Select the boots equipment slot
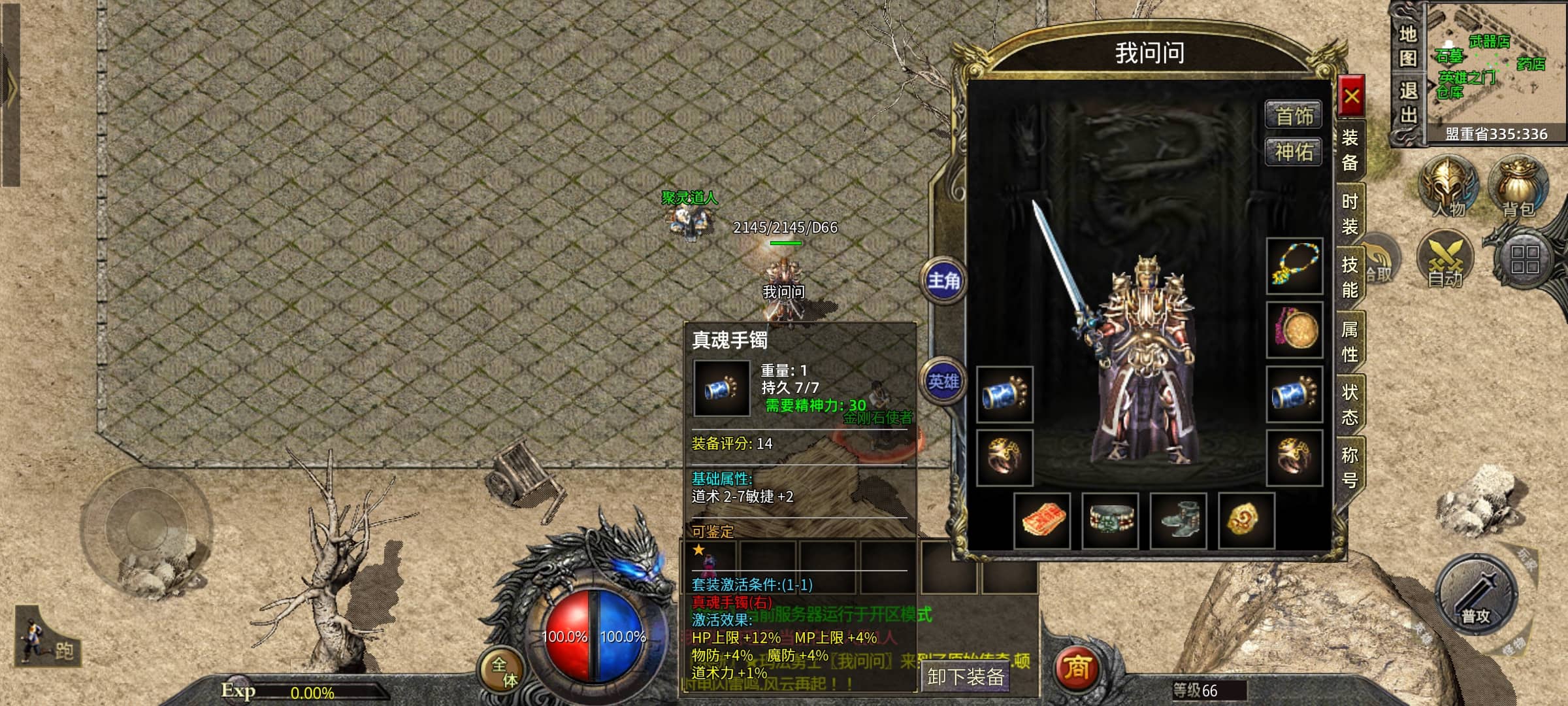This screenshot has height=706, width=1568. pyautogui.click(x=1178, y=520)
